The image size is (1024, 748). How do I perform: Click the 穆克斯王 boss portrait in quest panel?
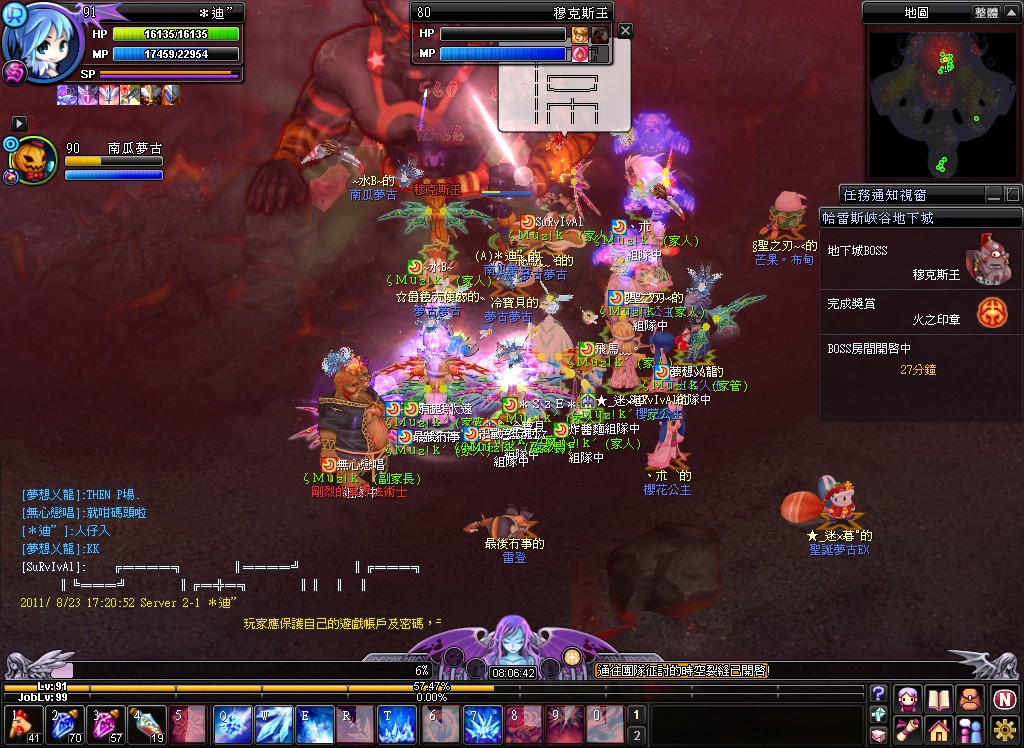(990, 261)
